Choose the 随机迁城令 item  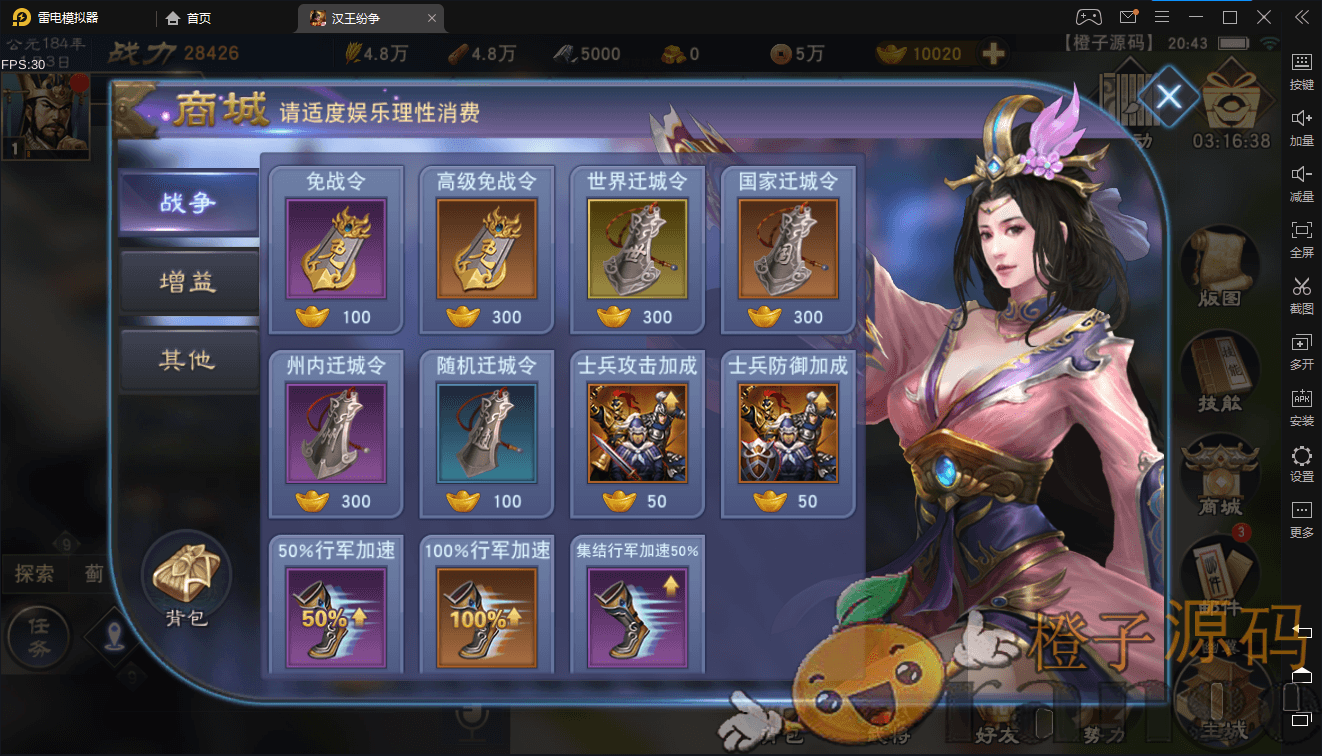point(487,433)
